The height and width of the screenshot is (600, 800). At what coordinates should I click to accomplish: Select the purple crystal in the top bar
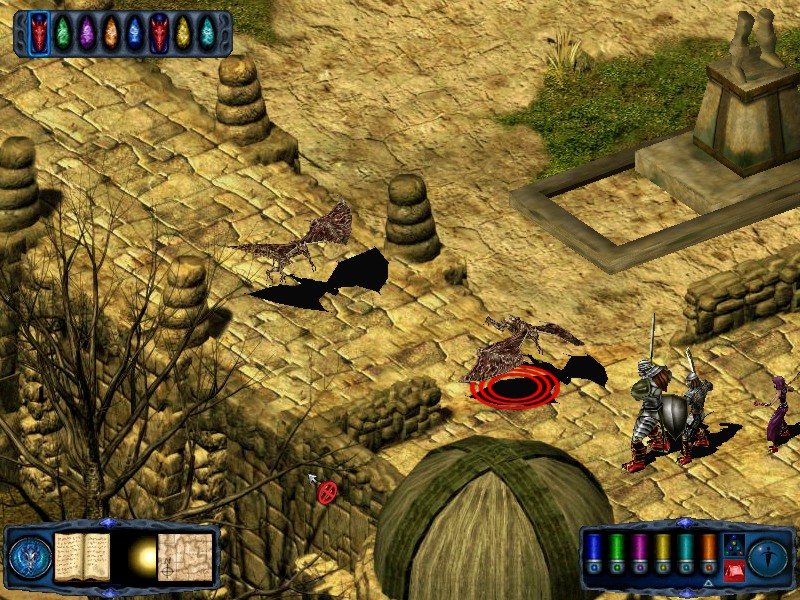[x=87, y=33]
